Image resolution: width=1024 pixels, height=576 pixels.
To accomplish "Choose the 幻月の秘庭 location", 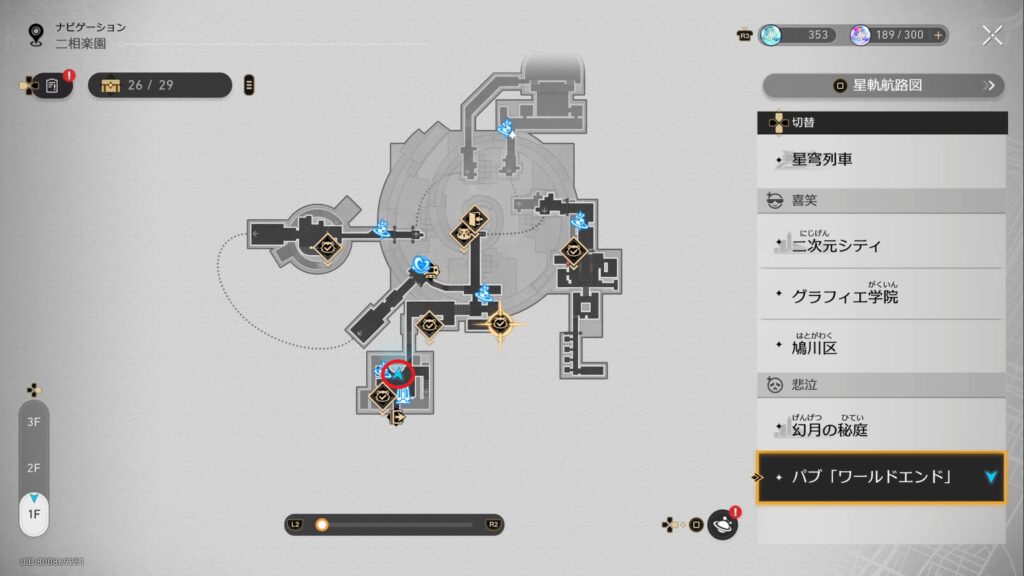I will tap(880, 428).
